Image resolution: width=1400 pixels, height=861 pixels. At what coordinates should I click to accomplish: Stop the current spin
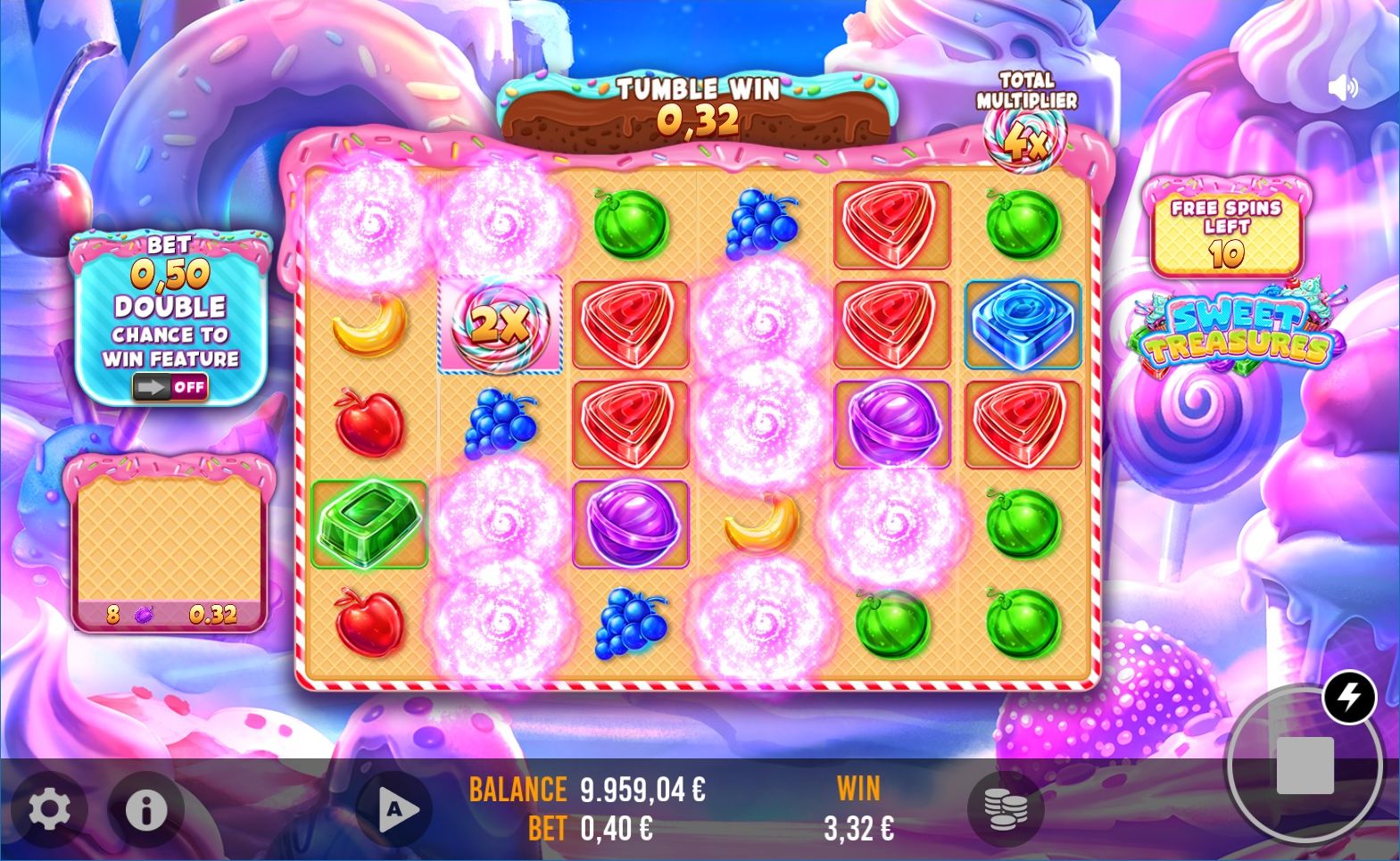click(x=1304, y=766)
